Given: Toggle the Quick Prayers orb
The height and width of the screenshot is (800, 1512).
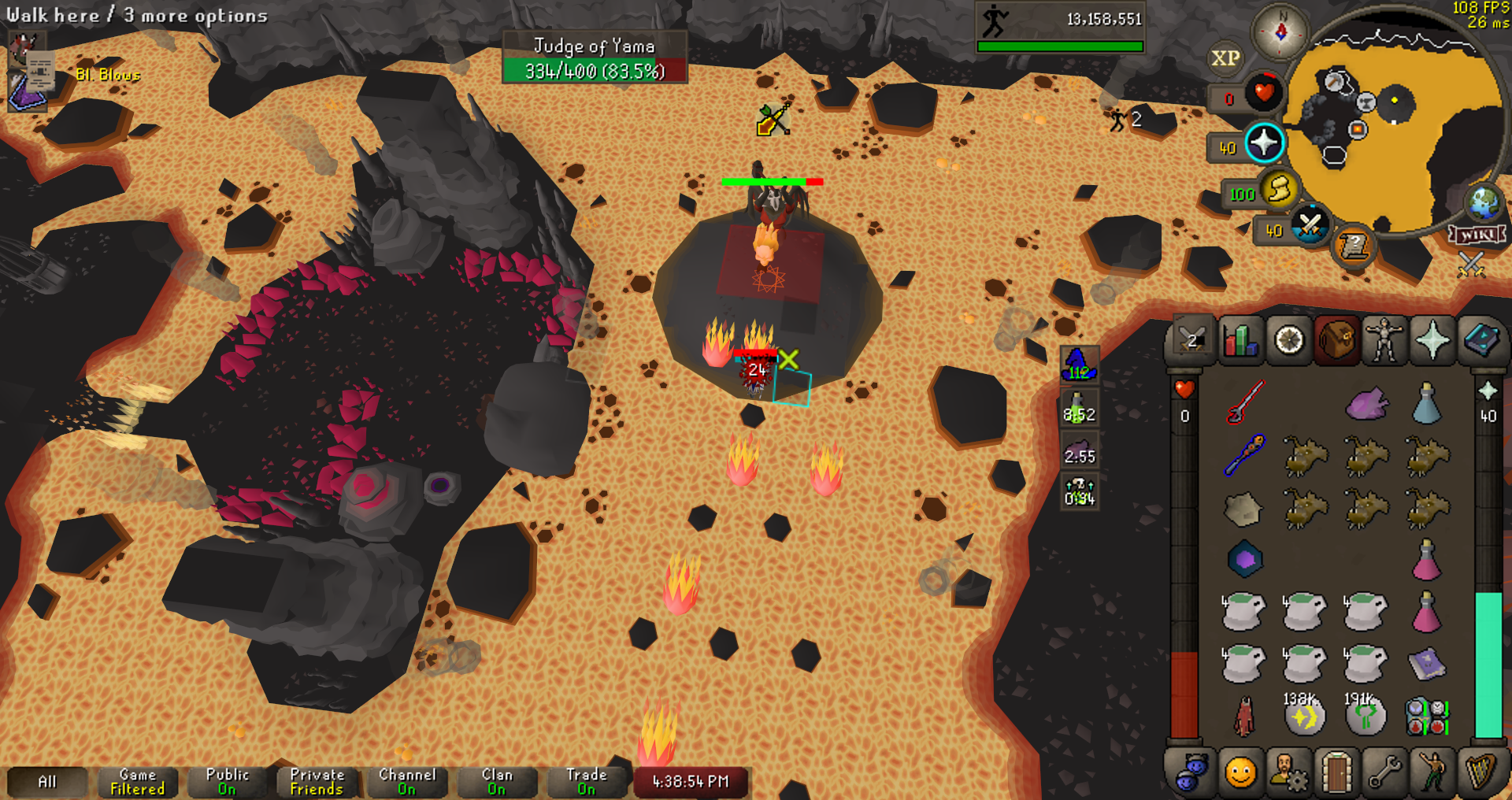Looking at the screenshot, I should 1264,143.
